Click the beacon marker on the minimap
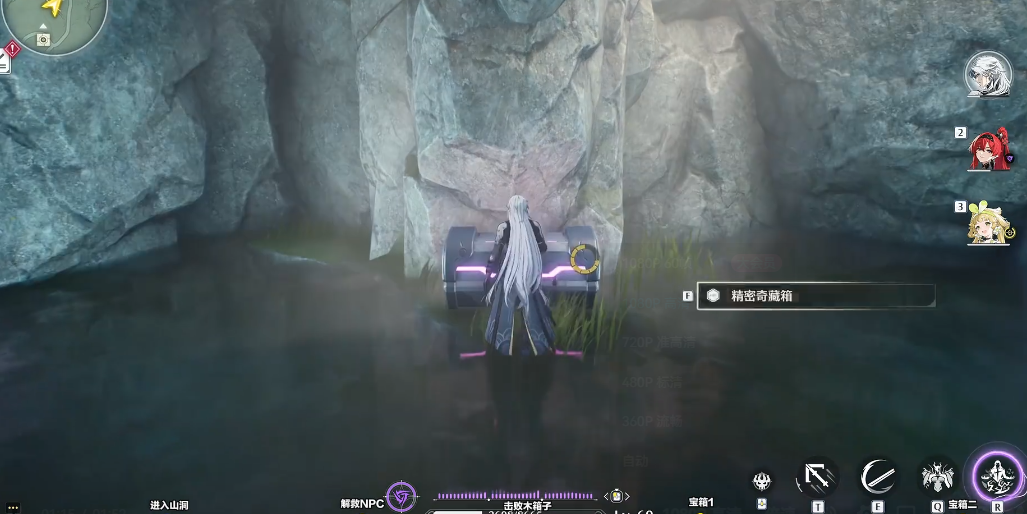Screen dimensions: 1027x514 pyautogui.click(x=42, y=40)
